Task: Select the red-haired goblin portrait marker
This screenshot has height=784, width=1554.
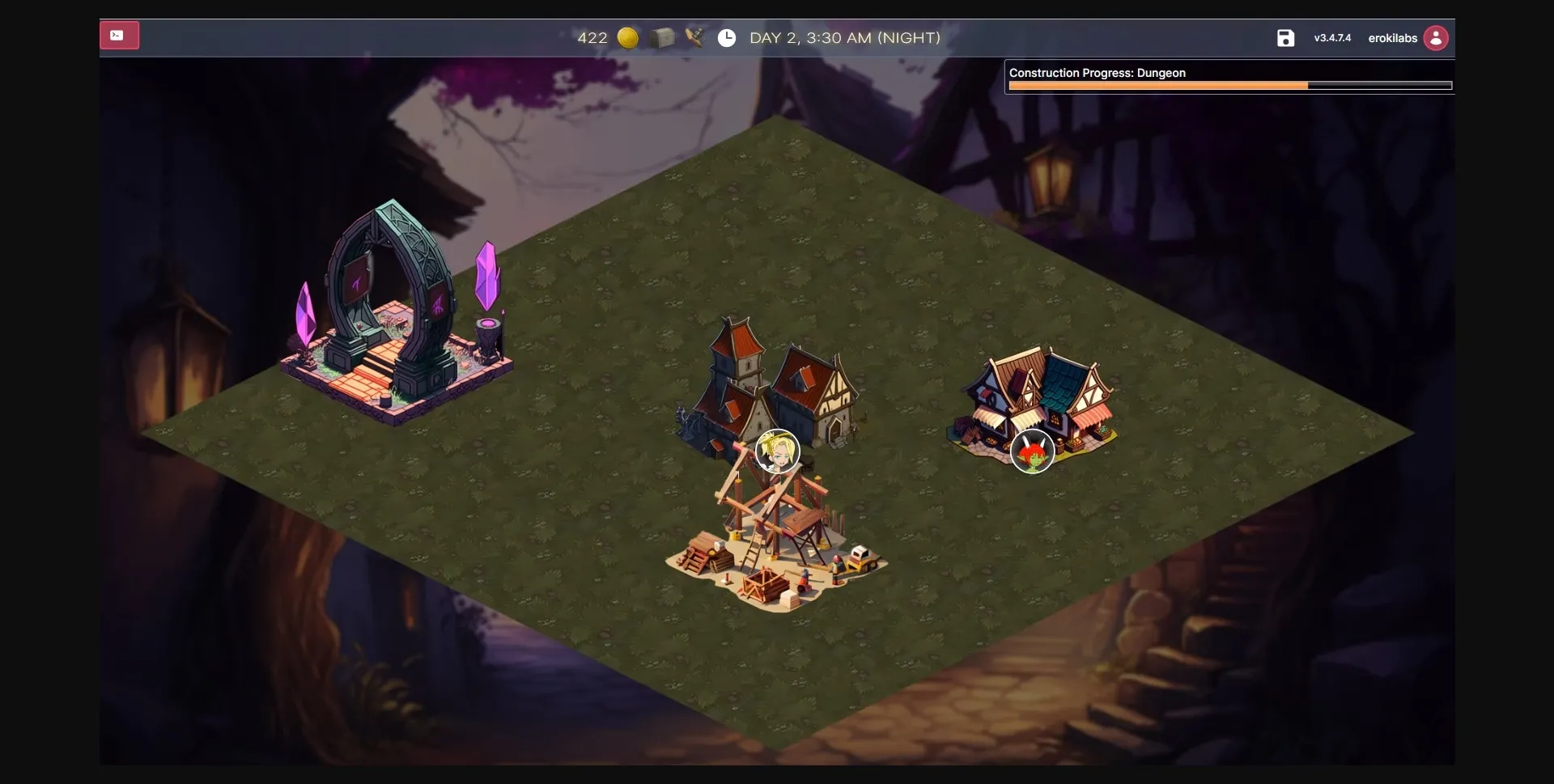Action: [x=1032, y=451]
